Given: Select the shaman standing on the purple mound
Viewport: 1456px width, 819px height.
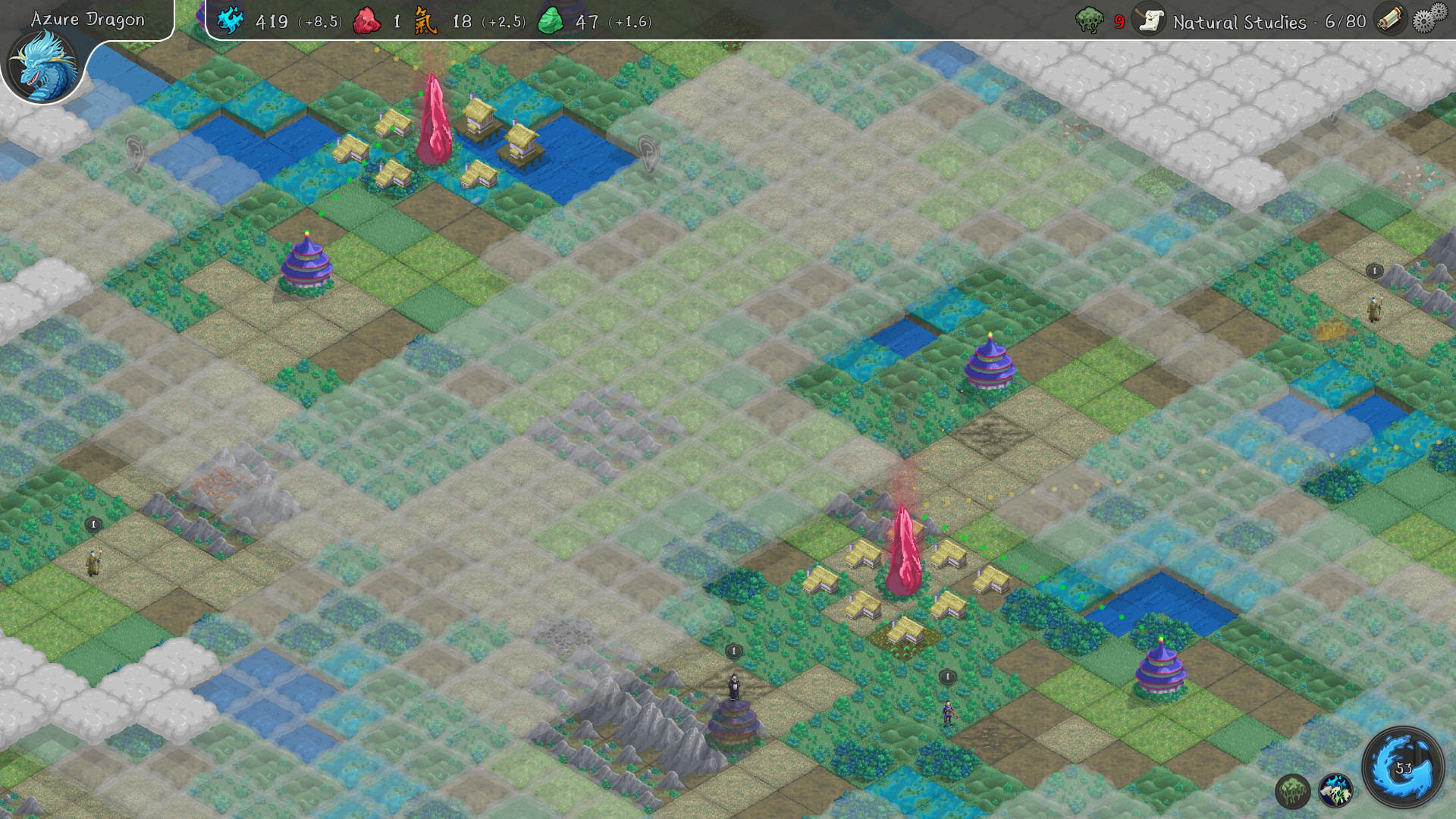Looking at the screenshot, I should [x=733, y=686].
